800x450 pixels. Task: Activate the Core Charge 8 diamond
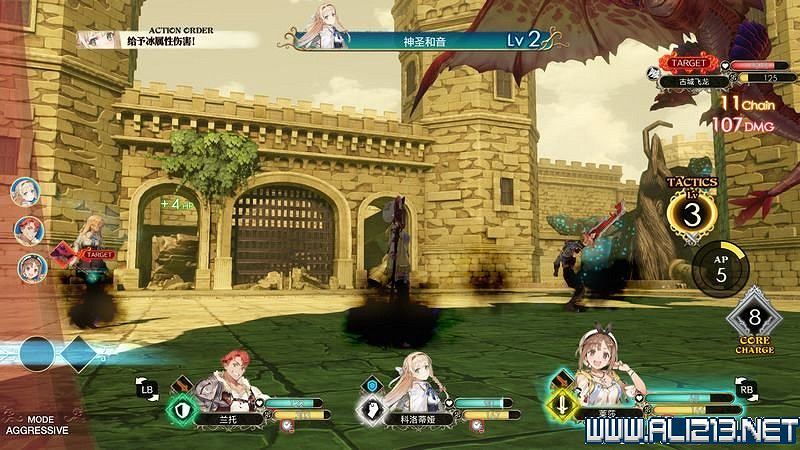click(754, 323)
